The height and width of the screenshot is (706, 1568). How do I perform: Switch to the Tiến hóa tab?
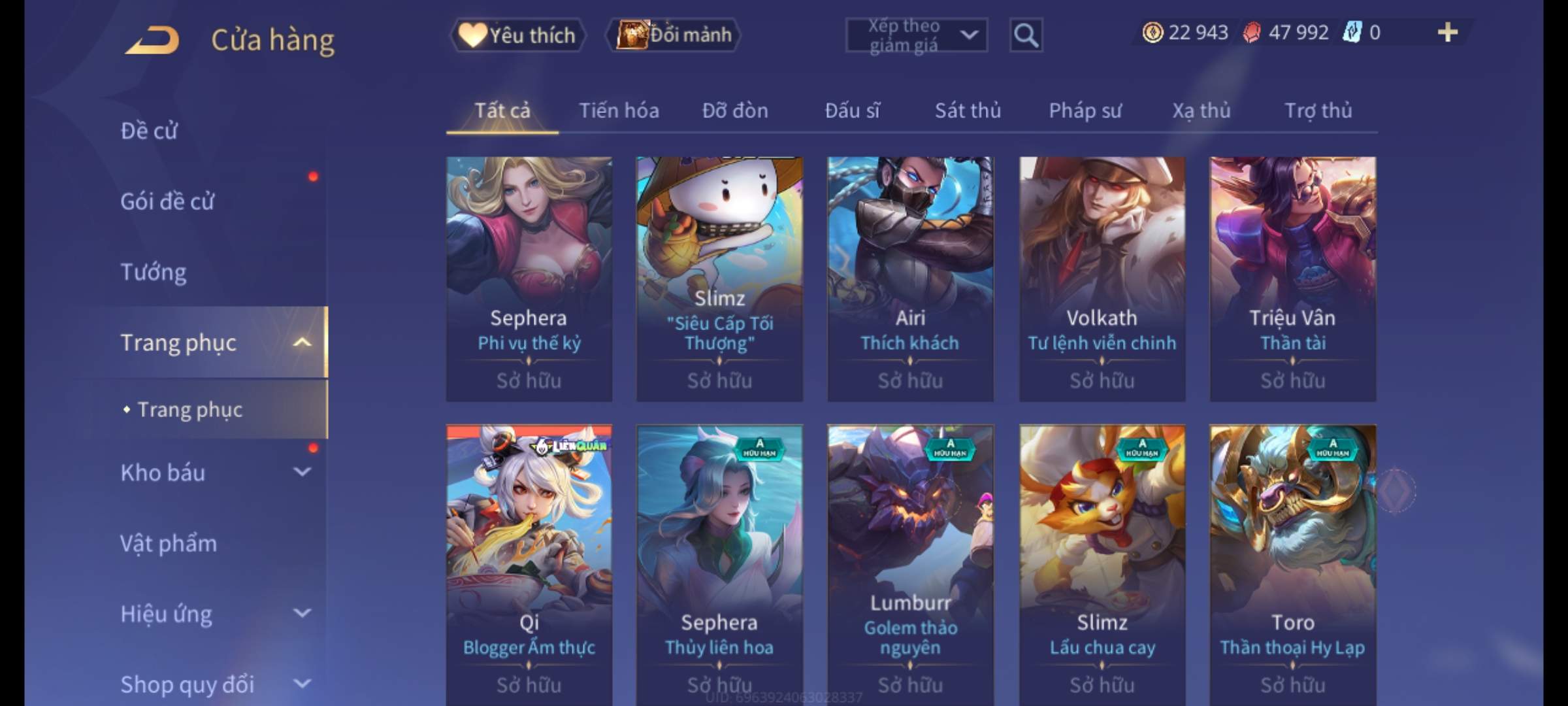coord(619,110)
